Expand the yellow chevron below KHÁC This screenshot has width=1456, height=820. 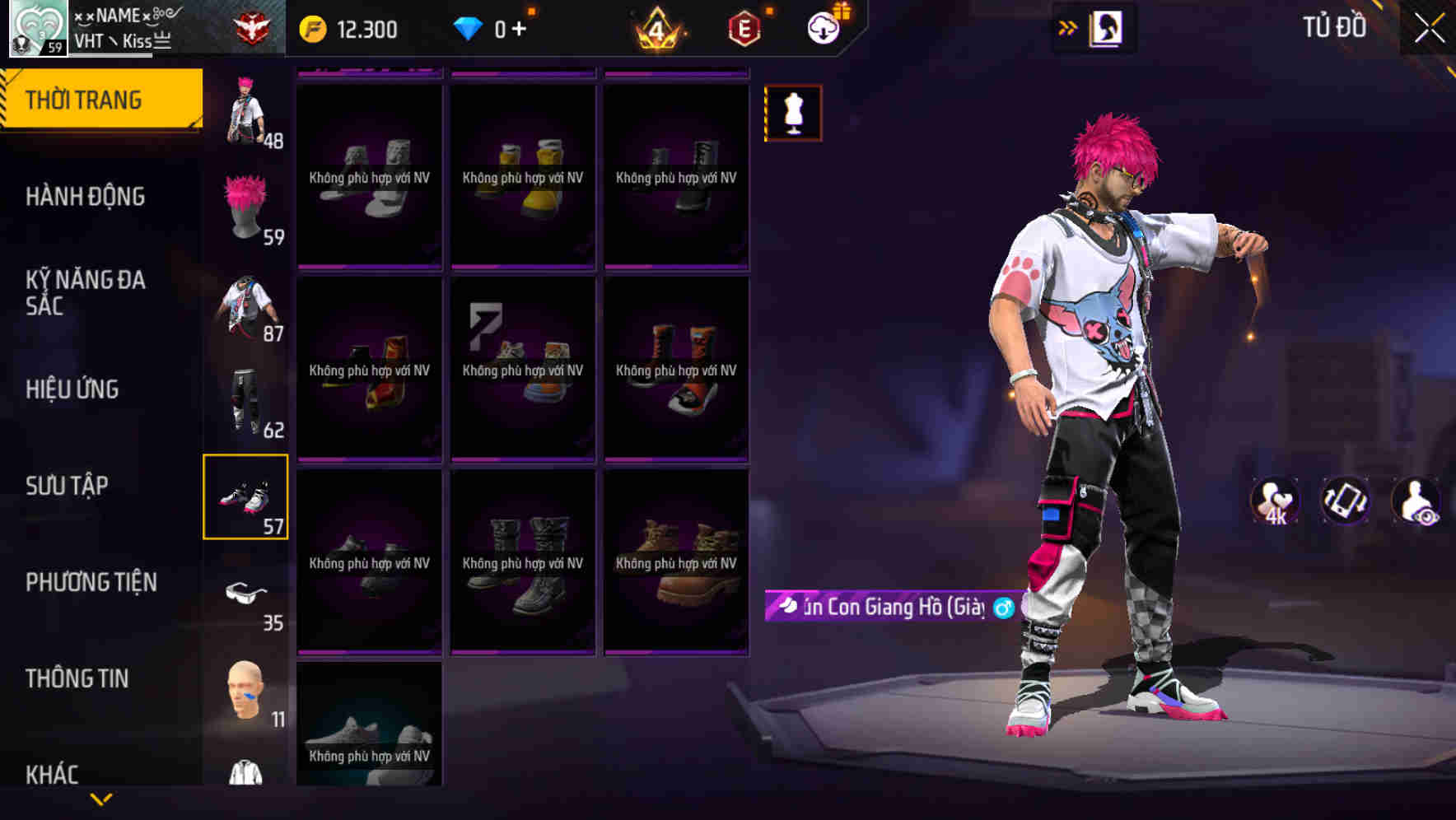(102, 801)
